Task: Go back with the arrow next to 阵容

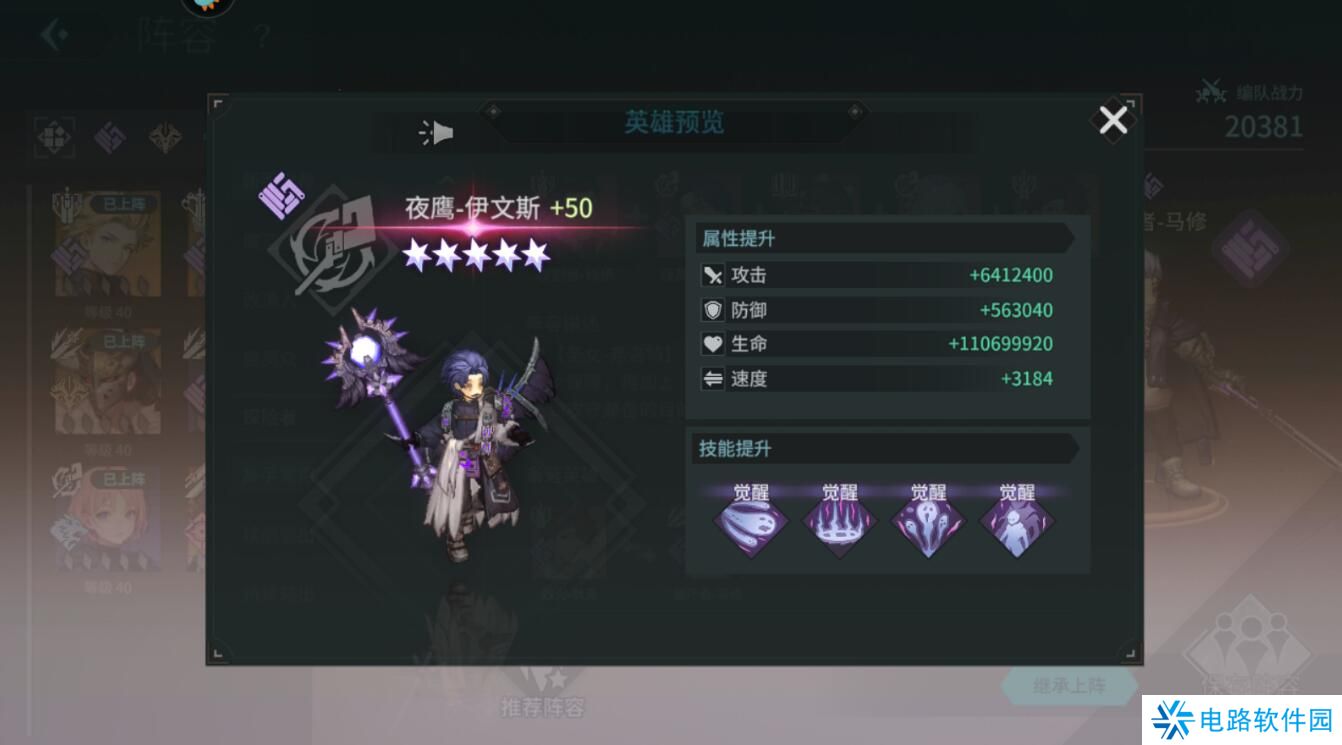Action: click(54, 36)
